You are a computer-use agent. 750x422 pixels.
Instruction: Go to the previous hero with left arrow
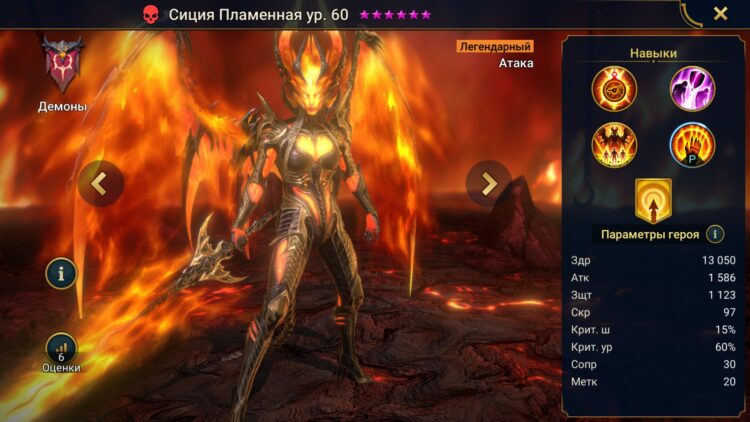click(100, 183)
